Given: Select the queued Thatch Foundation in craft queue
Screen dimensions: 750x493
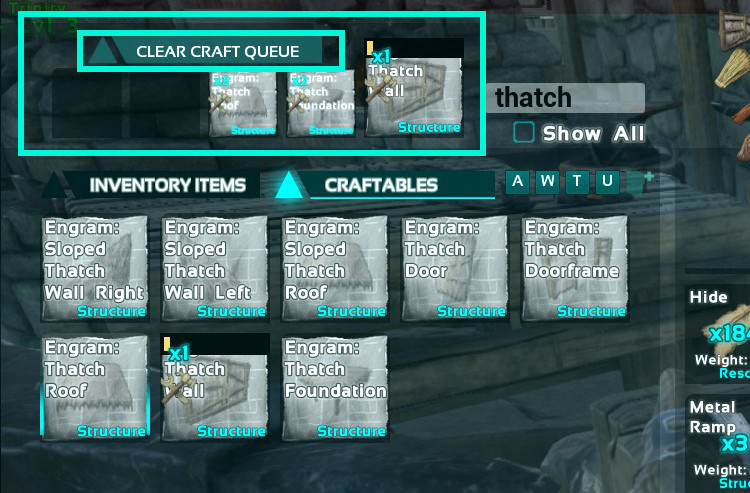Looking at the screenshot, I should (x=321, y=104).
